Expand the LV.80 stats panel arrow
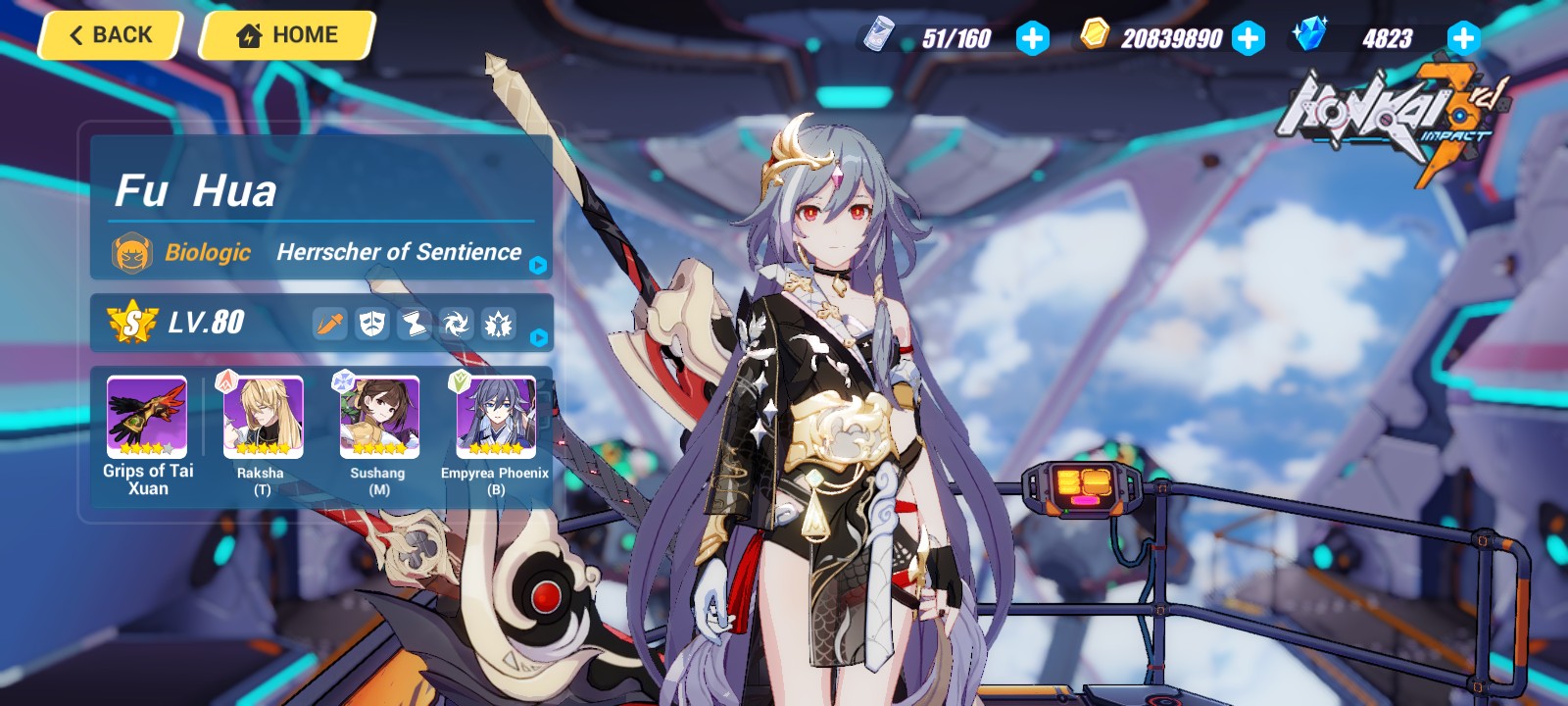The width and height of the screenshot is (1568, 706). pos(537,339)
